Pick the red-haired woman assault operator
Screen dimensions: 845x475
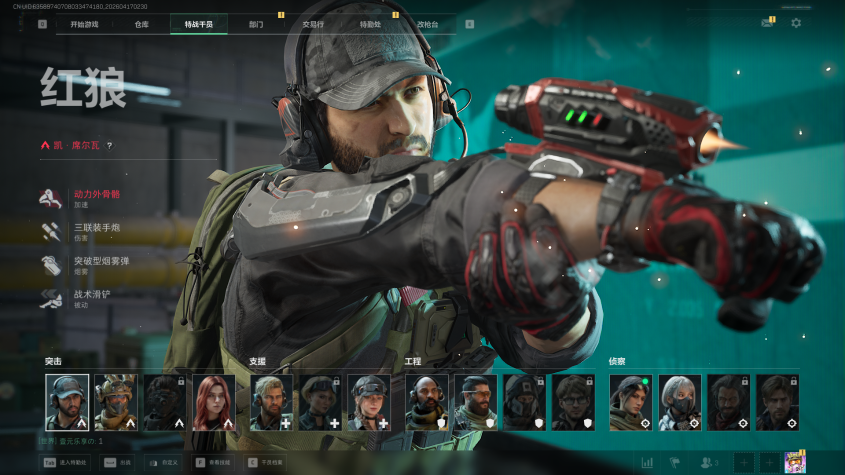point(214,402)
